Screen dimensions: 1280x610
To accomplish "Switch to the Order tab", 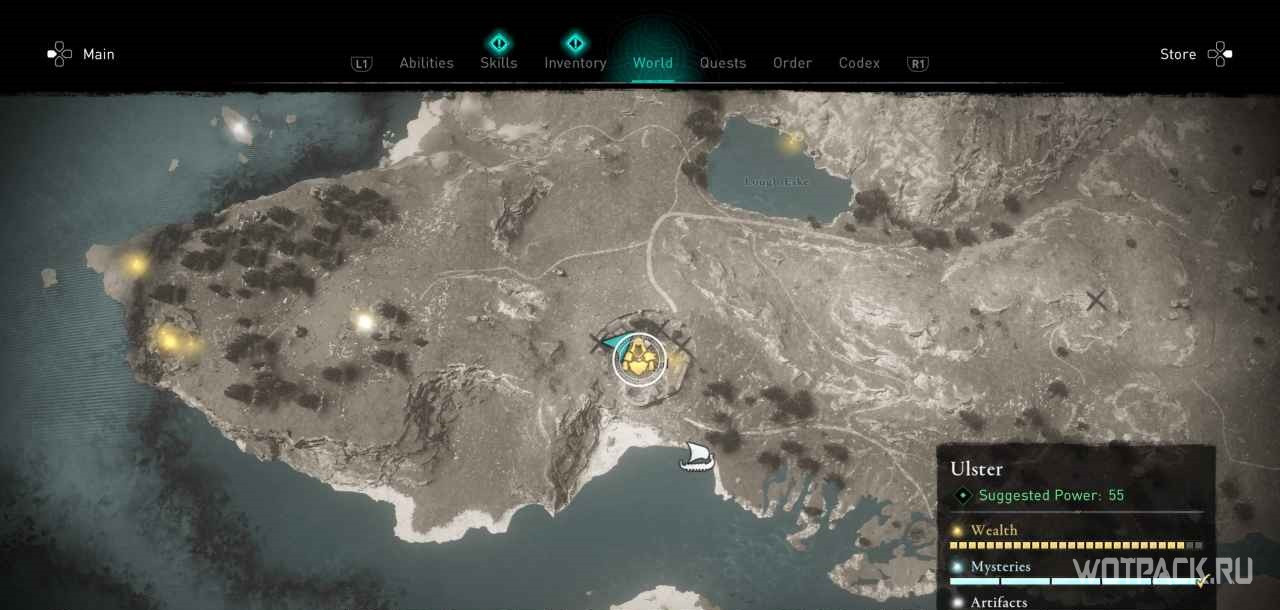I will pos(792,63).
